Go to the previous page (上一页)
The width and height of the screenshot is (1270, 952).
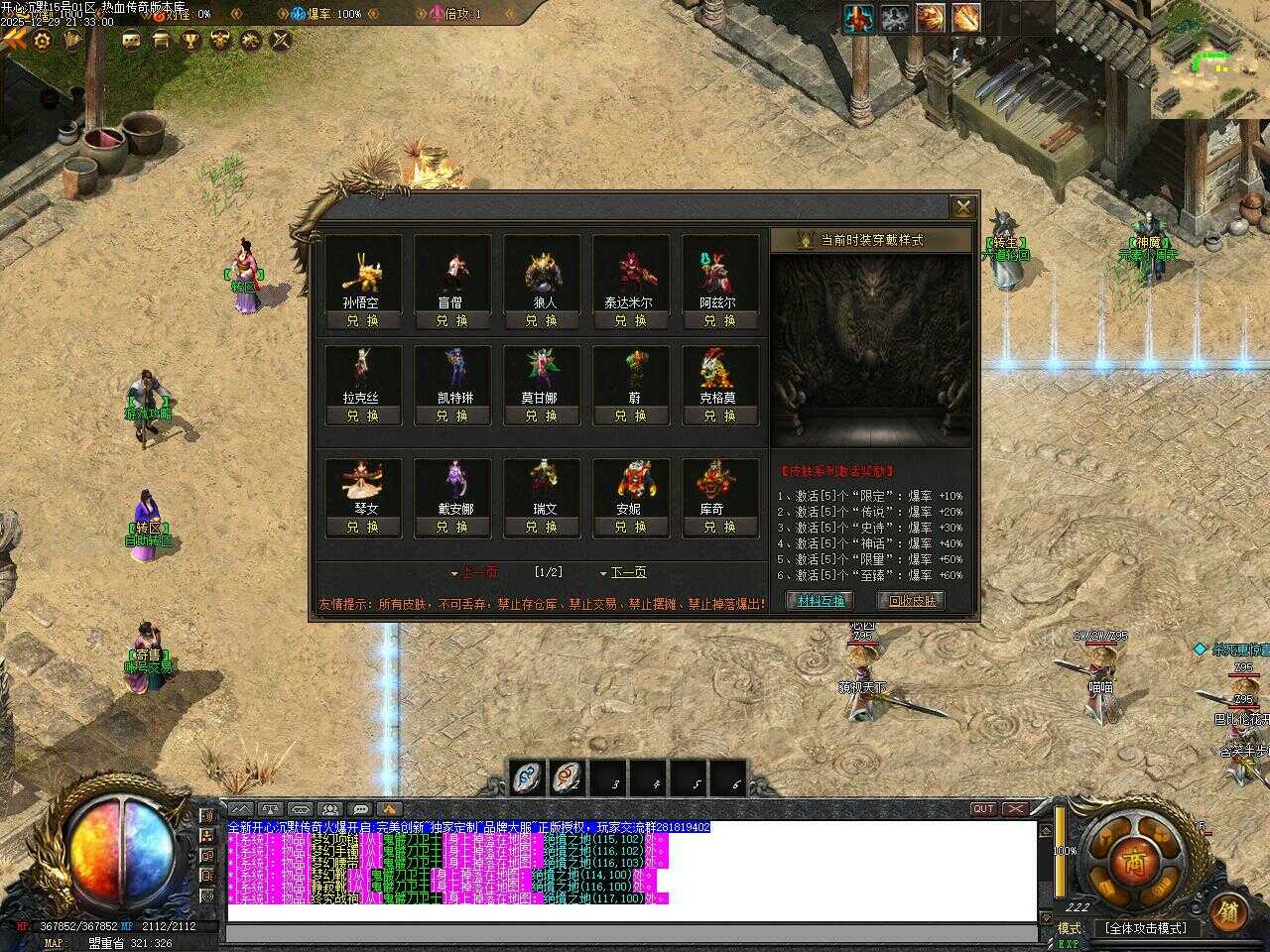(x=476, y=572)
